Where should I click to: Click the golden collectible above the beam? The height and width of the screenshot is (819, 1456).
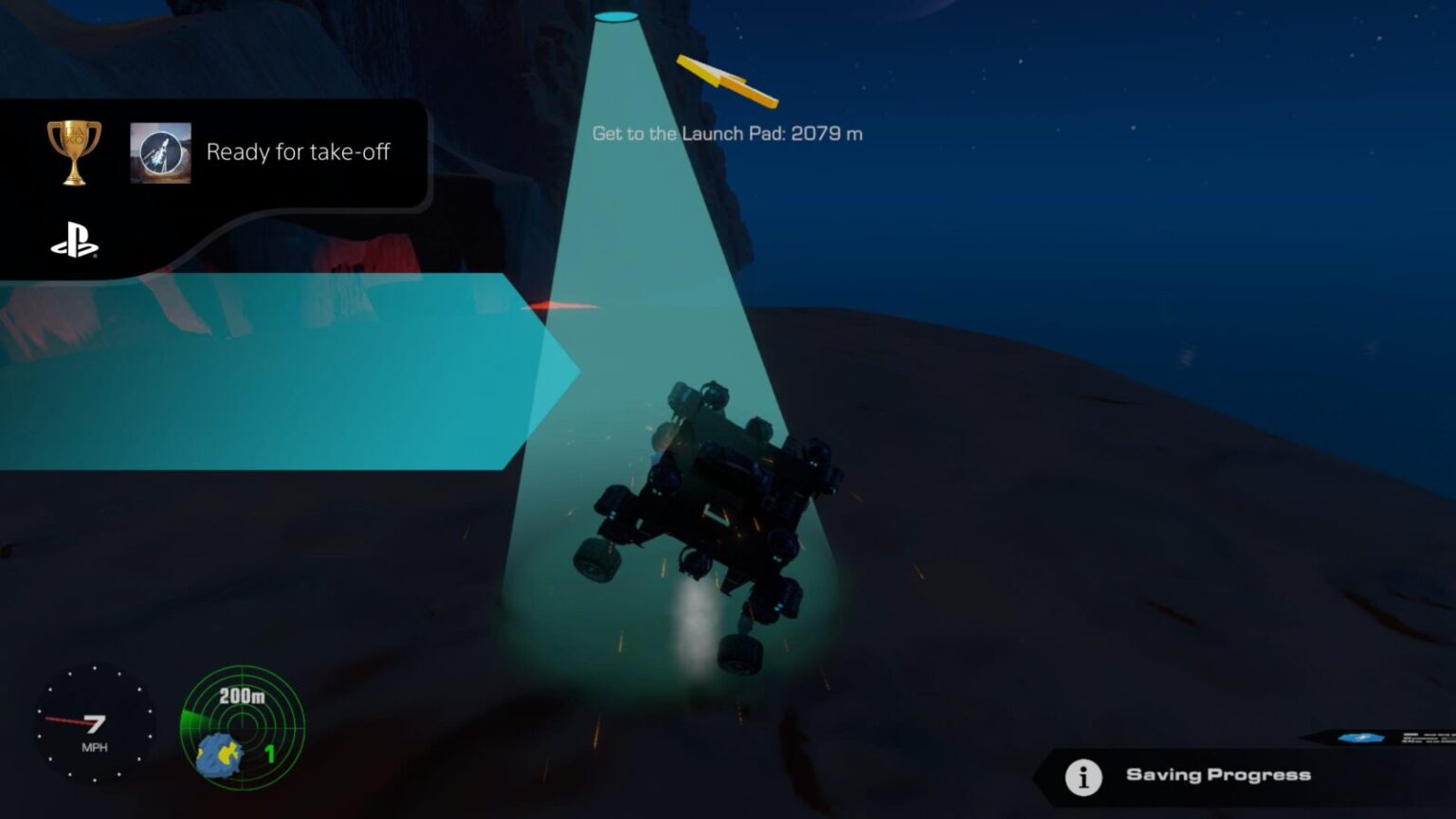pyautogui.click(x=727, y=78)
